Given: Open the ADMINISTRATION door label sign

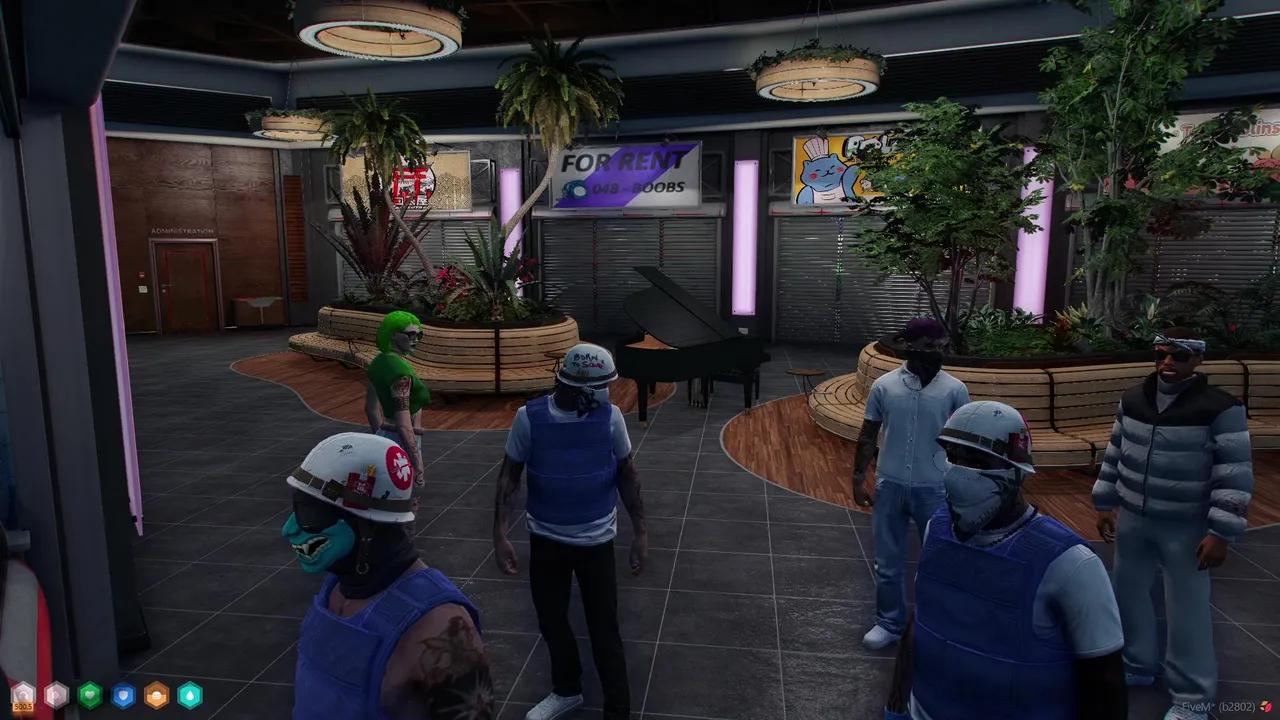Looking at the screenshot, I should click(182, 229).
